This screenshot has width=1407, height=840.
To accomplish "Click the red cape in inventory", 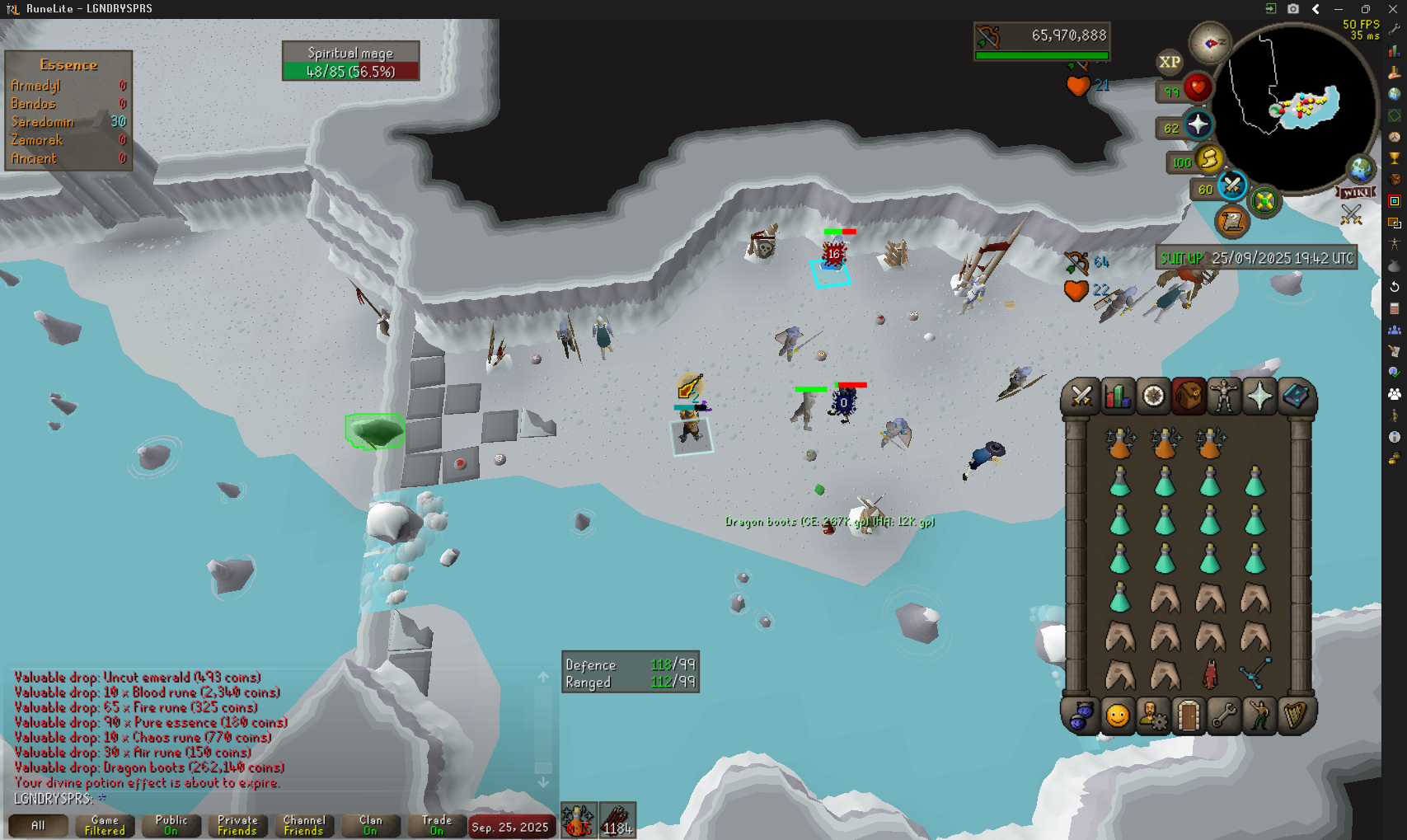I will point(1210,675).
